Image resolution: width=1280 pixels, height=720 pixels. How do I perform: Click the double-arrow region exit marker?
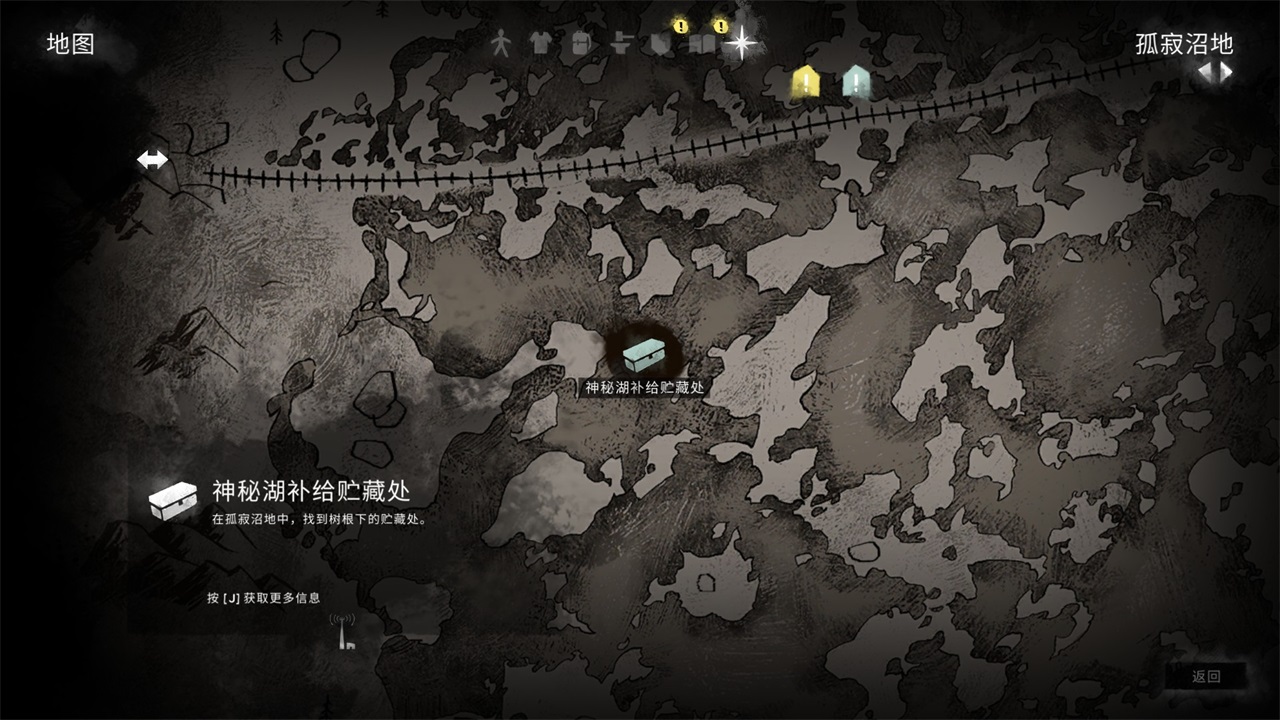pos(153,159)
